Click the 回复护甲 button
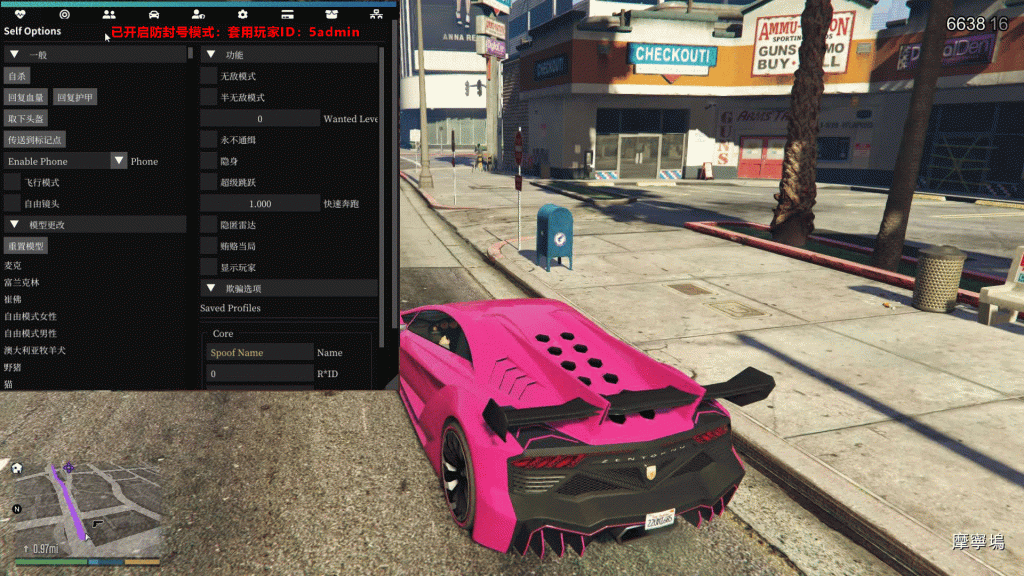The image size is (1024, 576). (x=76, y=97)
